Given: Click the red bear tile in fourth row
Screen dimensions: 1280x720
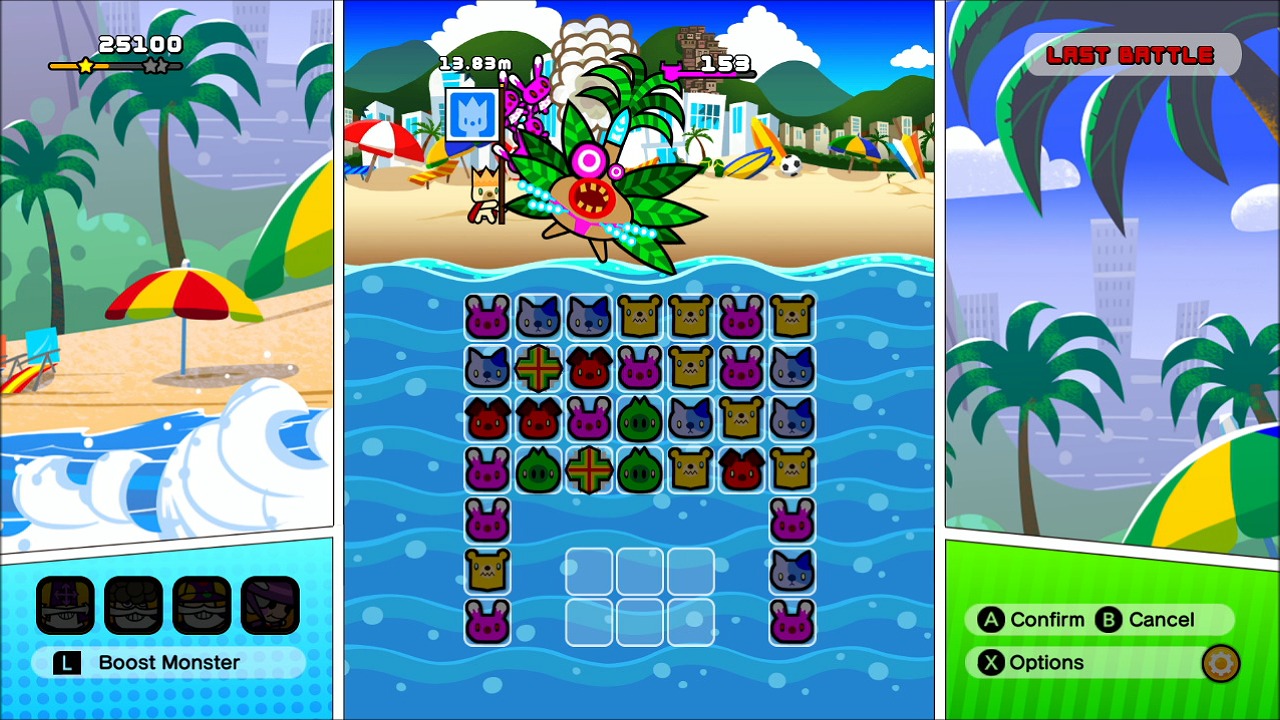Looking at the screenshot, I should click(741, 468).
